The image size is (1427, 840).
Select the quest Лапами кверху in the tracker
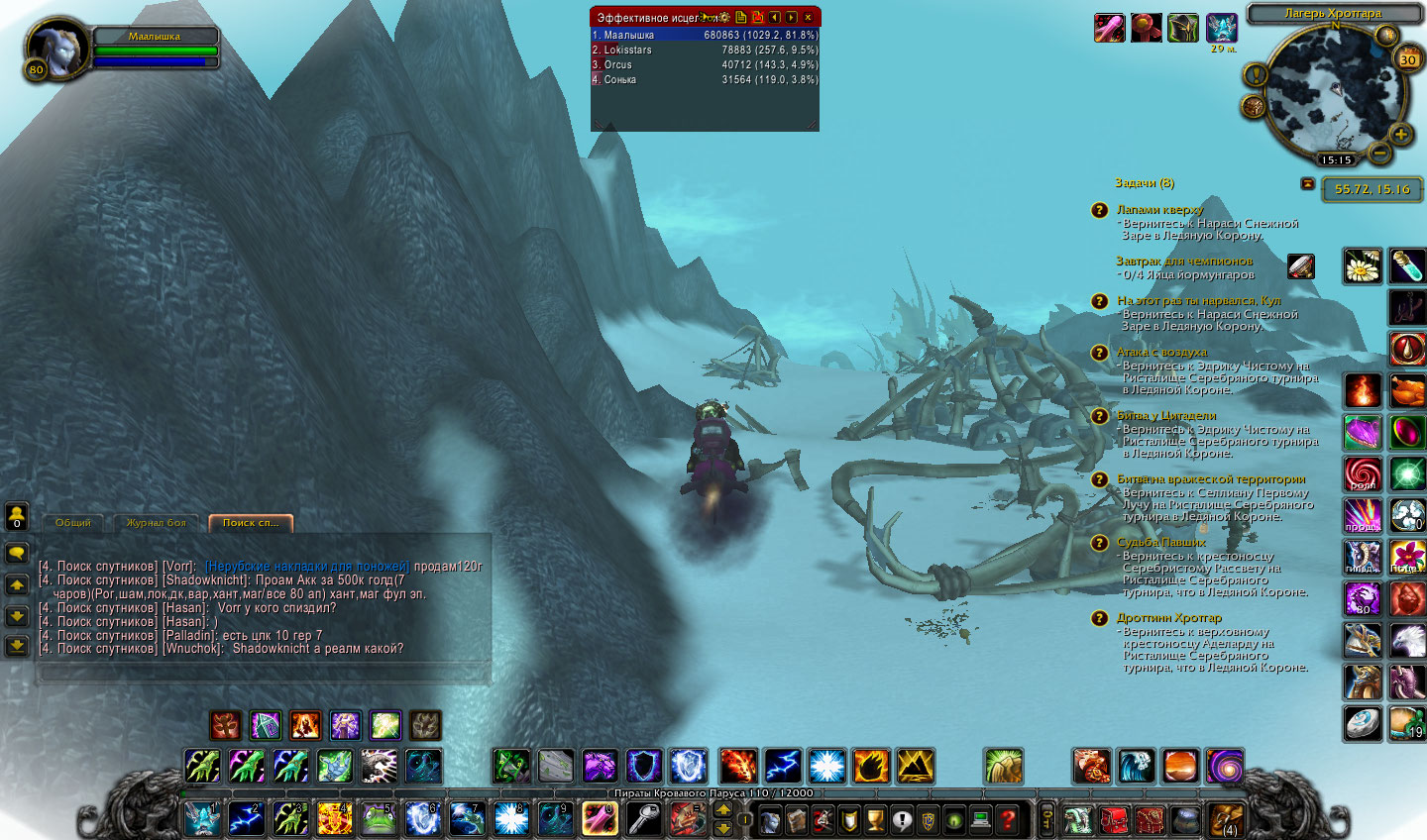point(1159,210)
